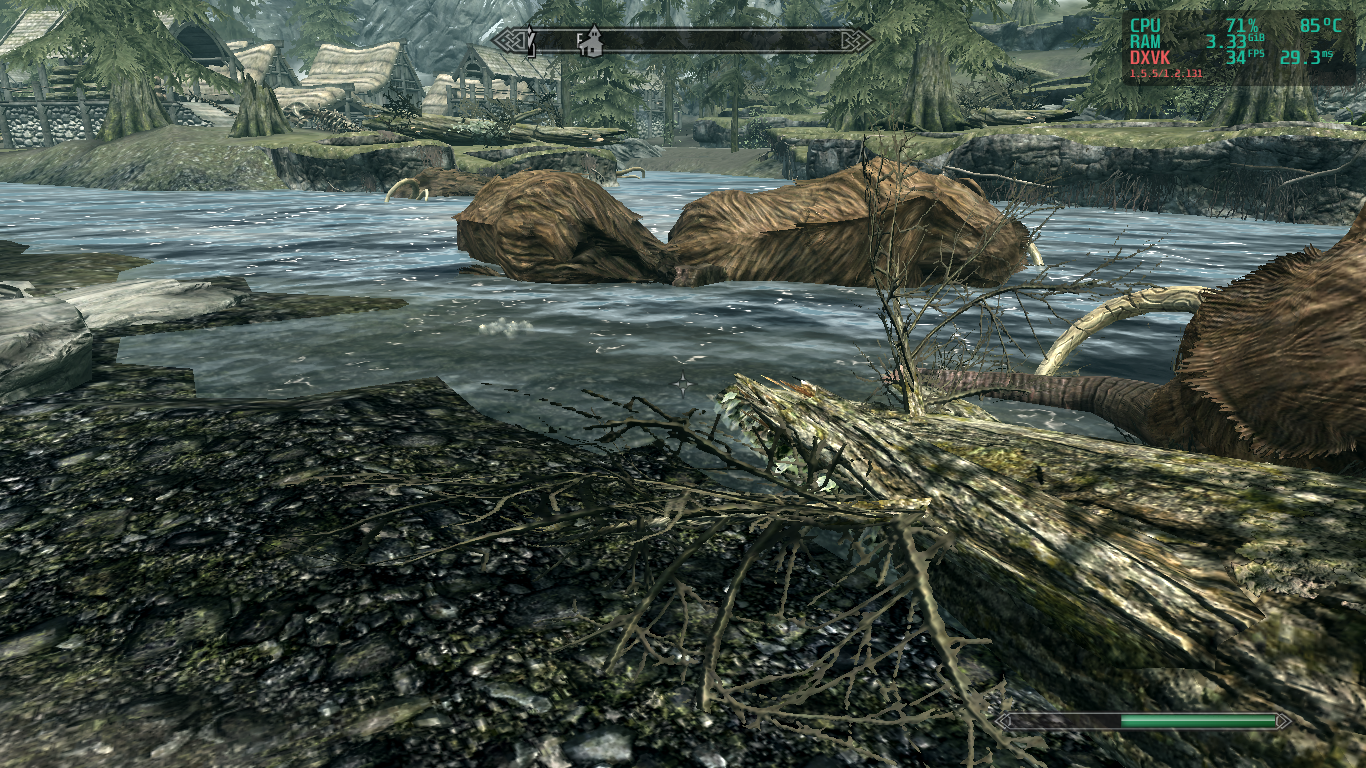Screen dimensions: 1366x768
Task: Click the right knotwork ornament of the compass bar
Action: (857, 40)
